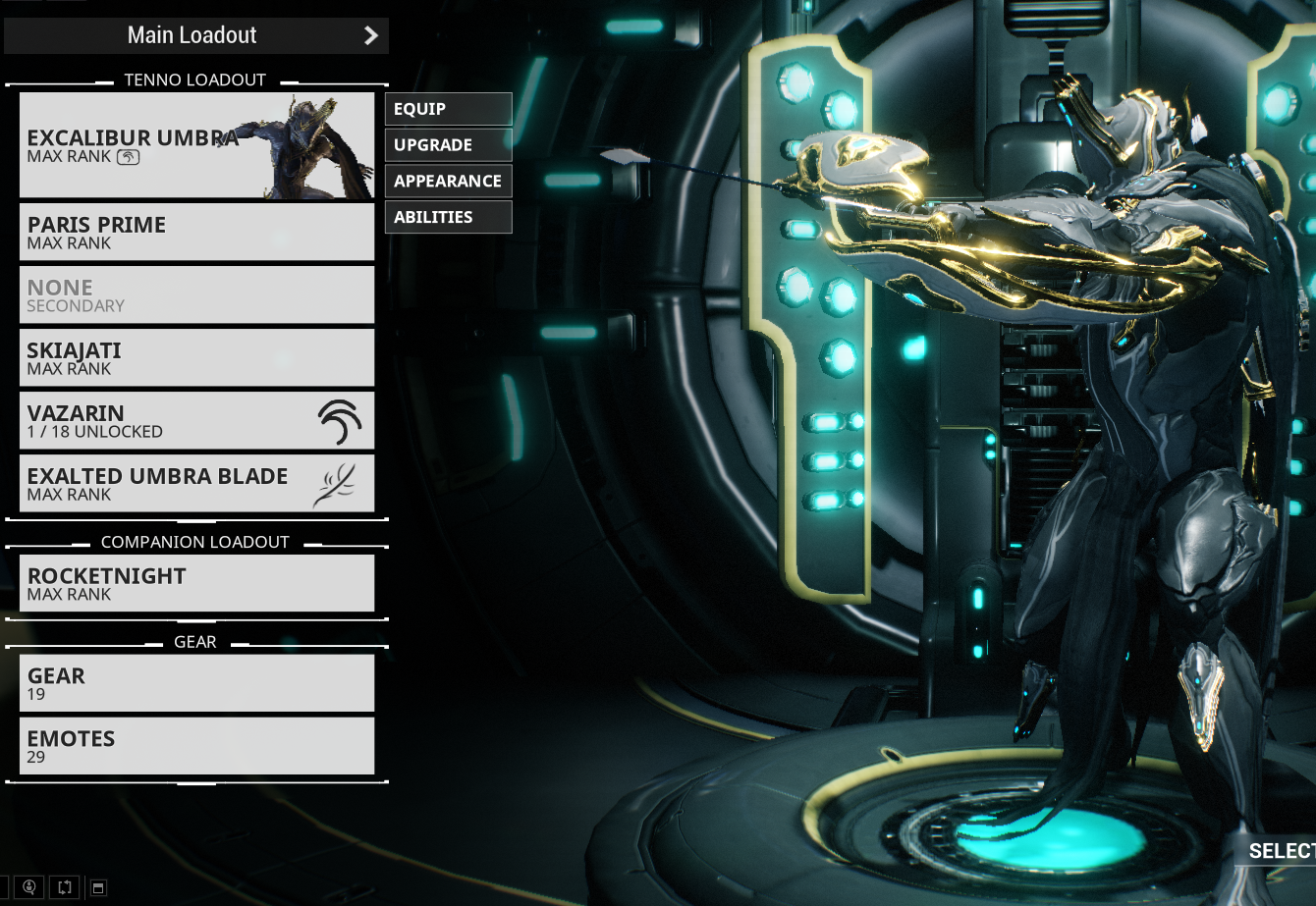The width and height of the screenshot is (1316, 906).
Task: Open the Main Loadout selector arrow
Action: click(370, 35)
